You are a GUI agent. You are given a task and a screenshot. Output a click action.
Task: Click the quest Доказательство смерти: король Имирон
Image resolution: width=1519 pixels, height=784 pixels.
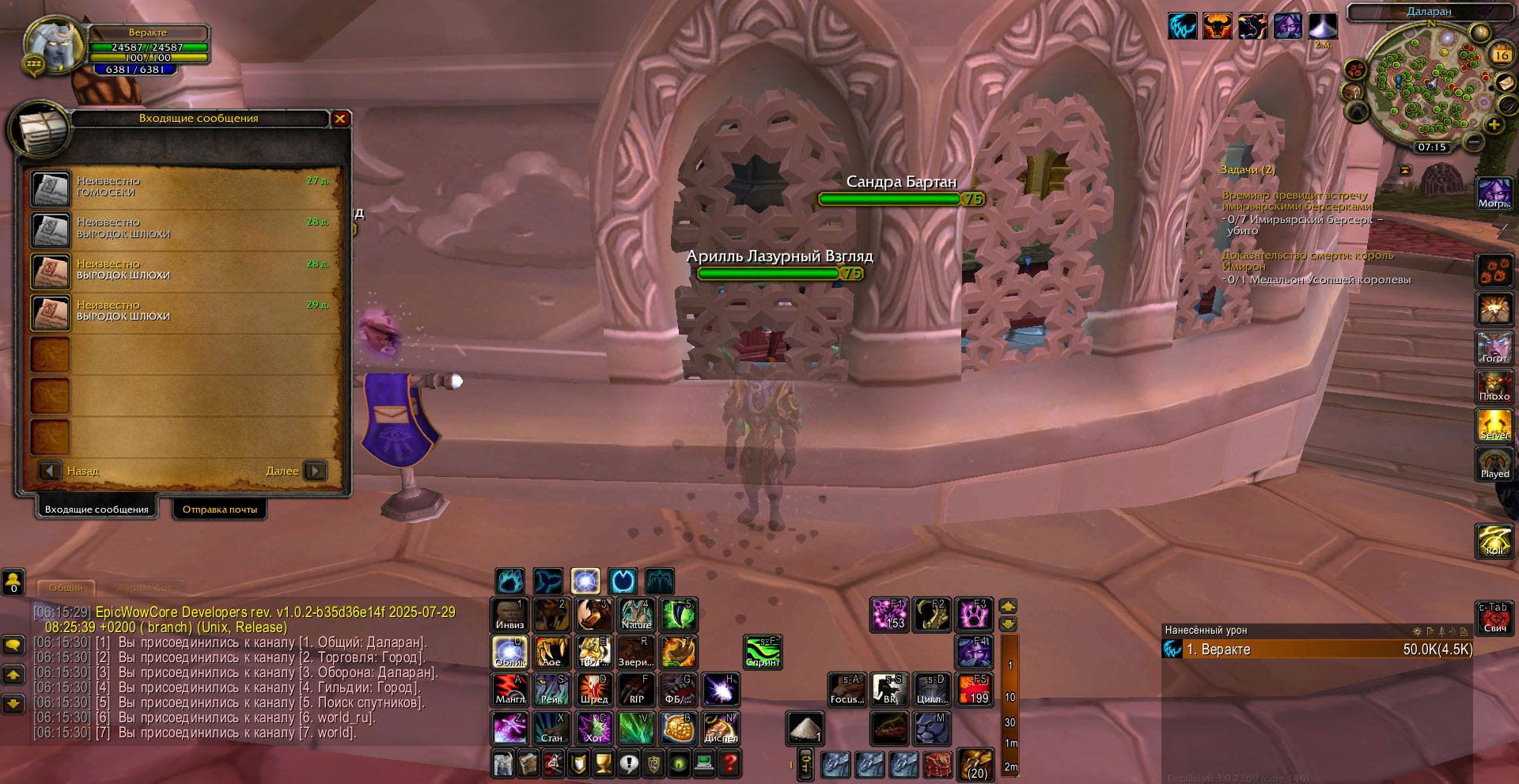pyautogui.click(x=1307, y=260)
